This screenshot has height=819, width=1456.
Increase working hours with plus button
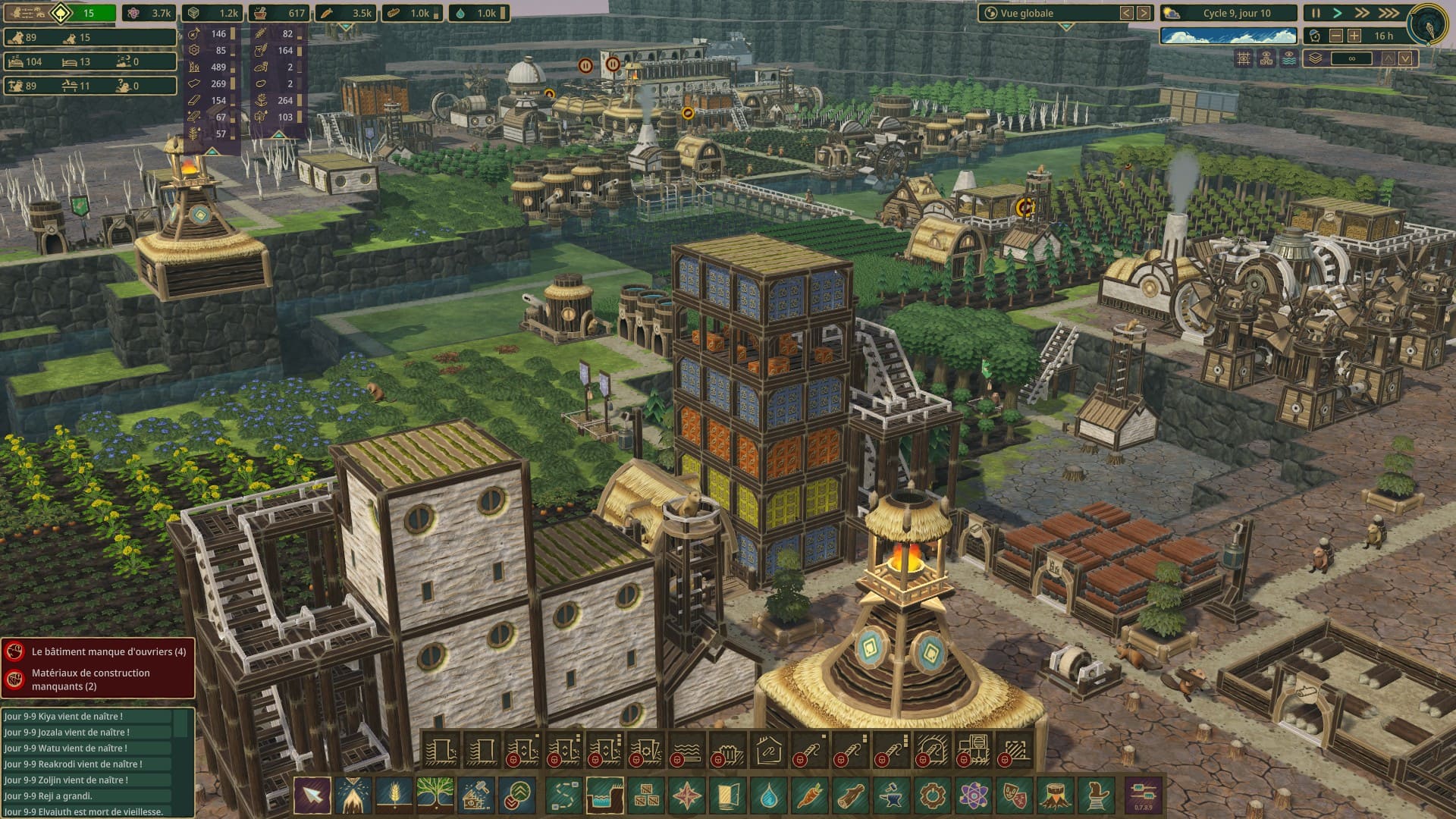click(x=1355, y=36)
